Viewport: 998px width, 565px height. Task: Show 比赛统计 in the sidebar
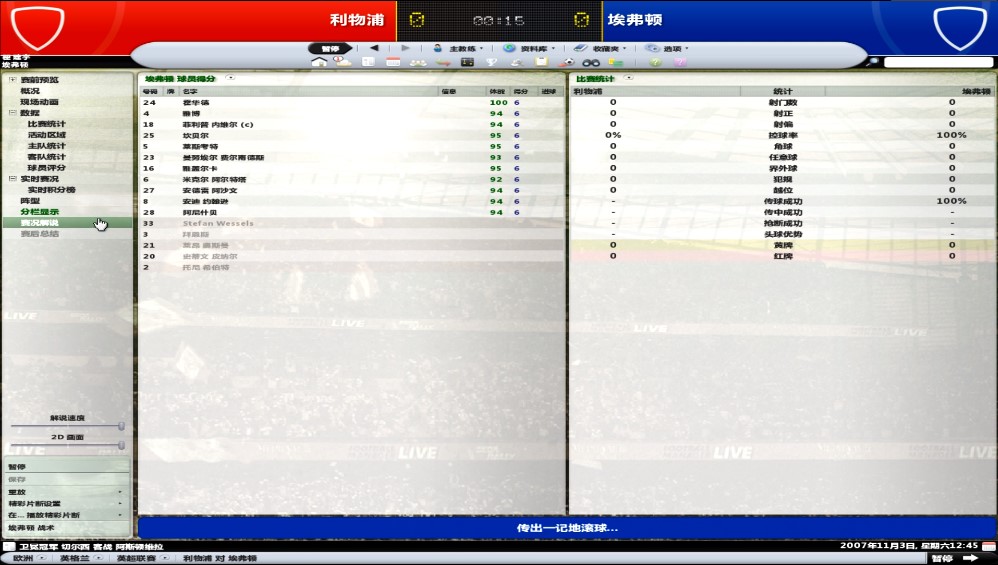tap(46, 124)
